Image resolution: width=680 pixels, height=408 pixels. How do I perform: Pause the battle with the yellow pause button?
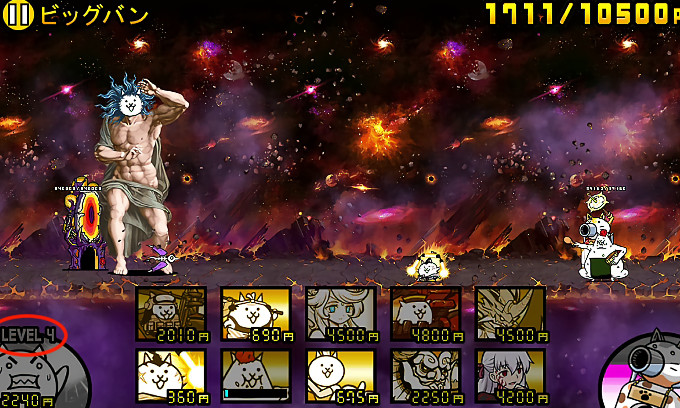click(x=20, y=14)
